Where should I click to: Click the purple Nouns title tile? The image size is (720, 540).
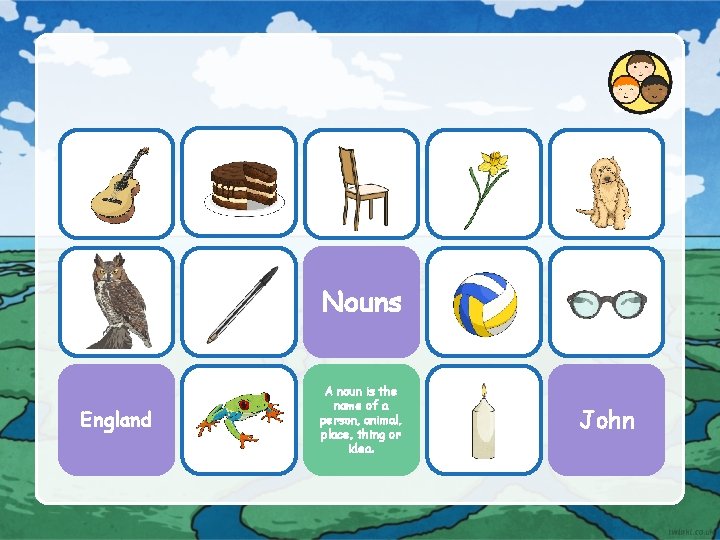(361, 302)
